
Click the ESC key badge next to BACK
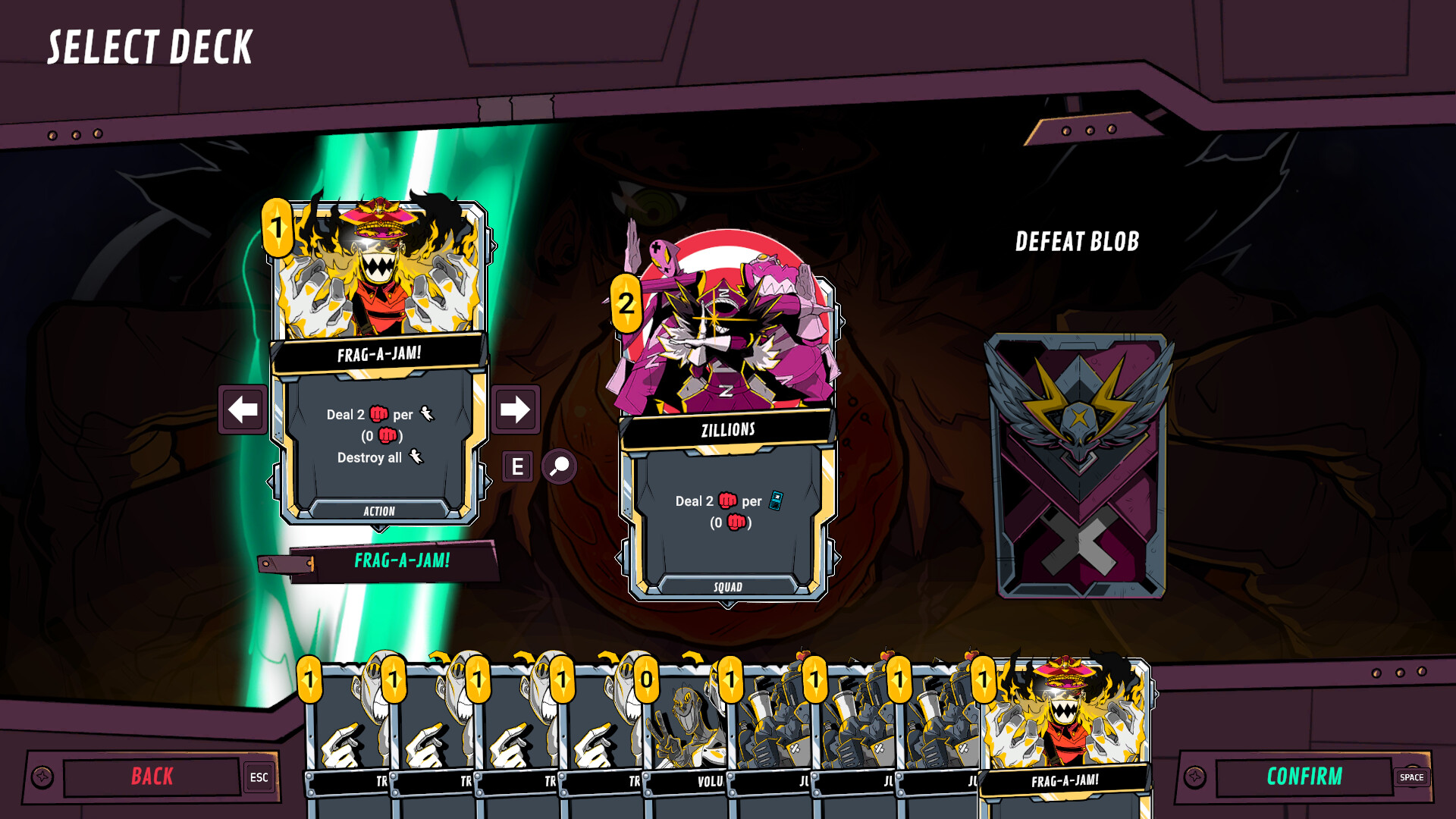pyautogui.click(x=259, y=777)
